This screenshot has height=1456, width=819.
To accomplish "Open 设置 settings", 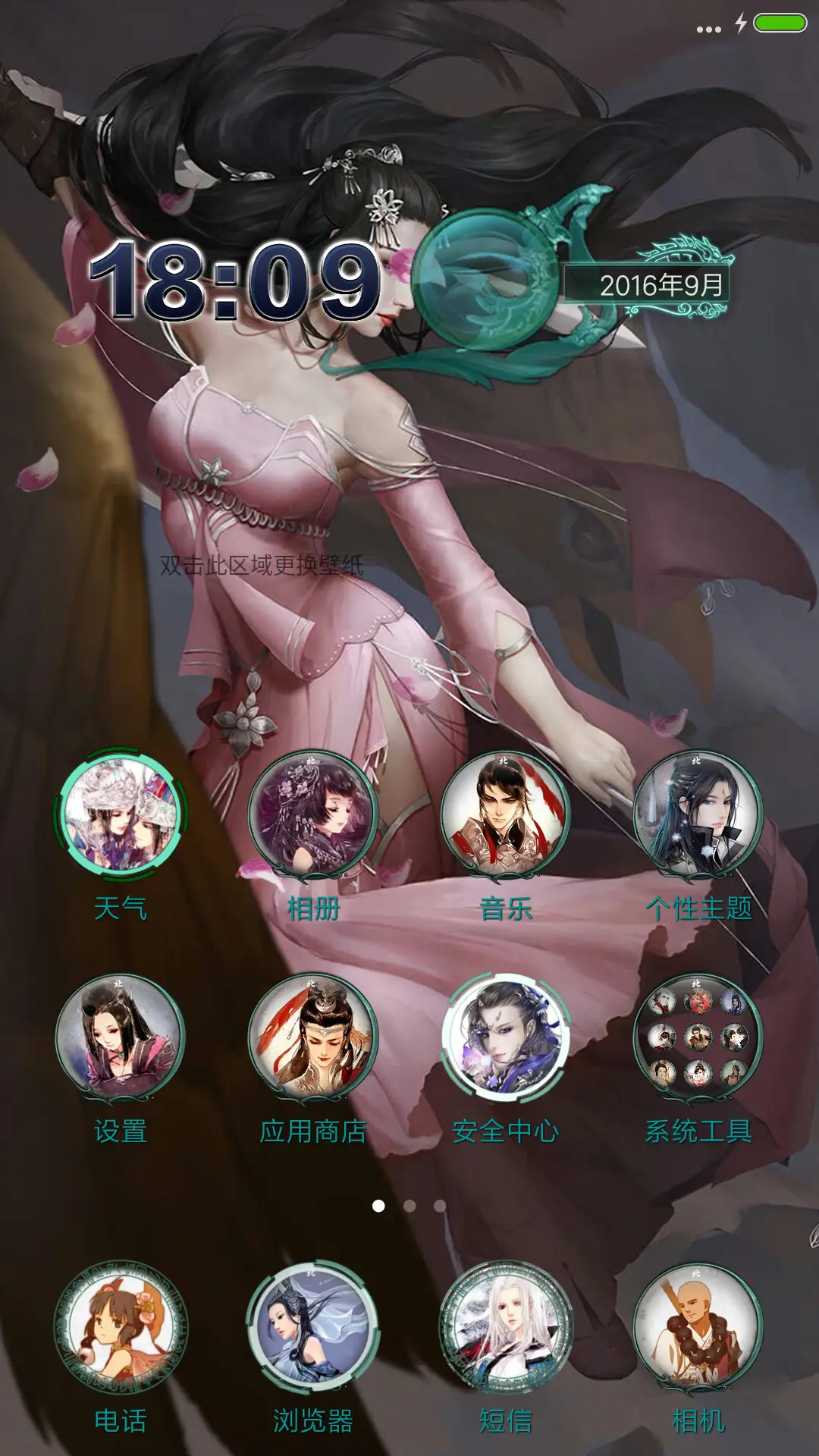I will coord(120,1039).
